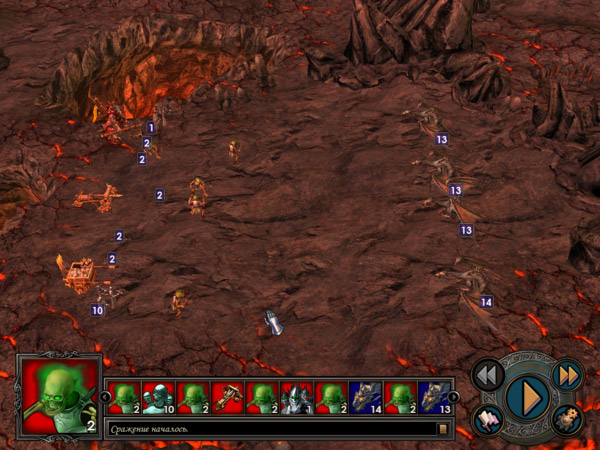Select the large zombie active unit portrait
600x450 pixels.
[x=59, y=395]
